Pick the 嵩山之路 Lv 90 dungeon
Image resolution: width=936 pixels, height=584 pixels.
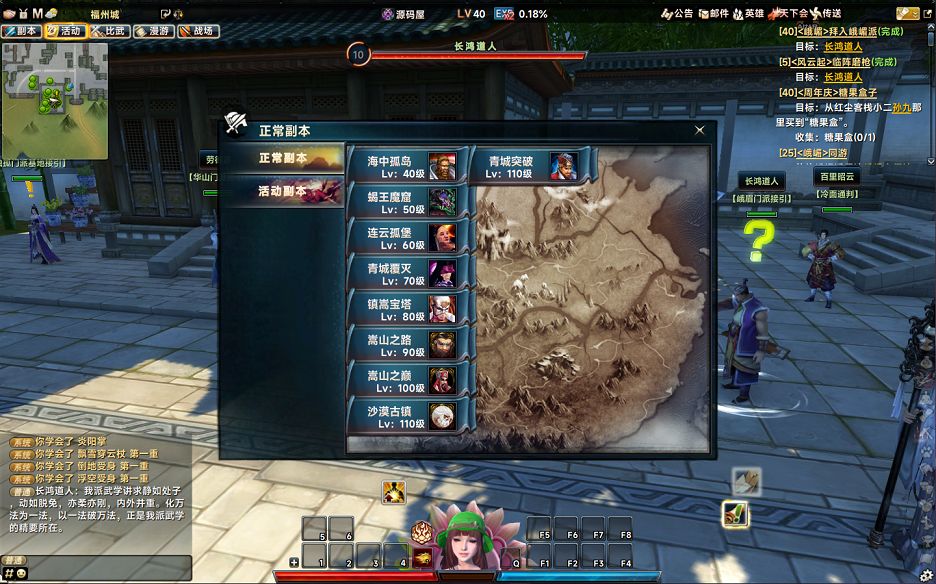point(406,344)
